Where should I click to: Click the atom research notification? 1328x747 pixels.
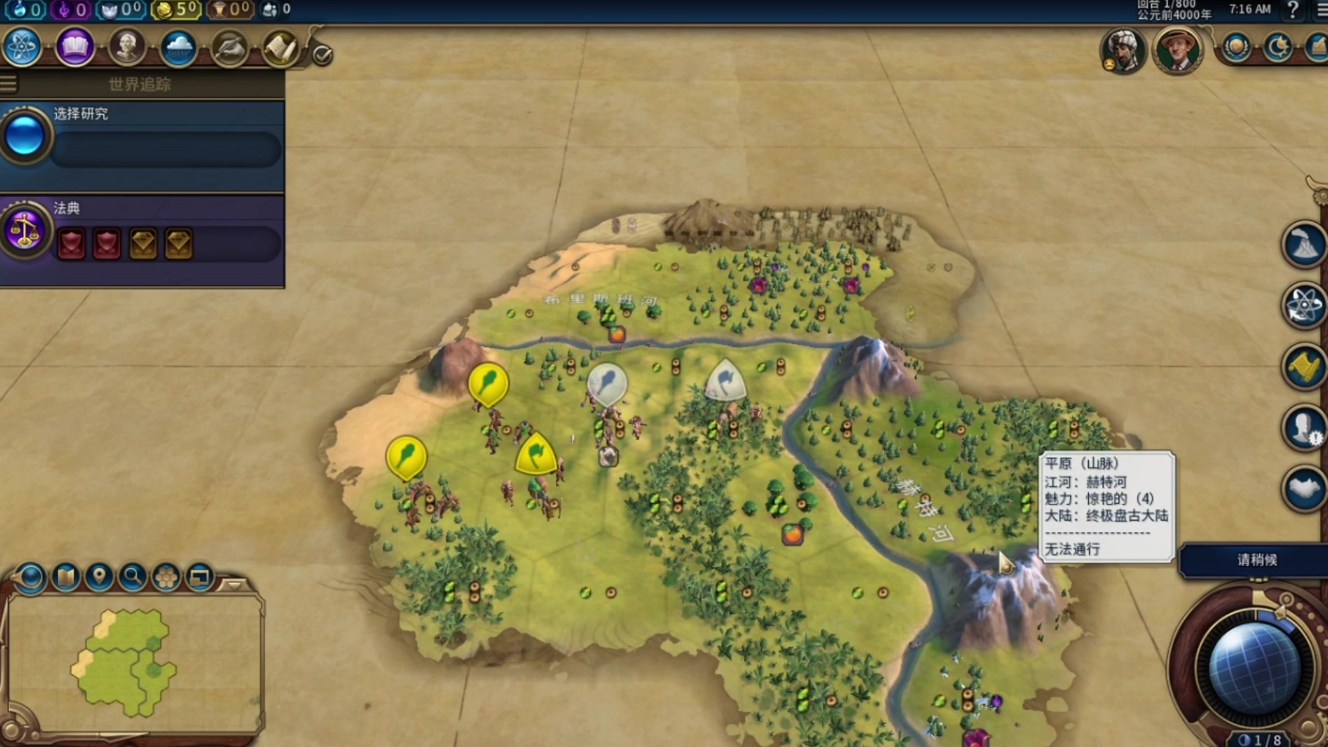[1304, 306]
